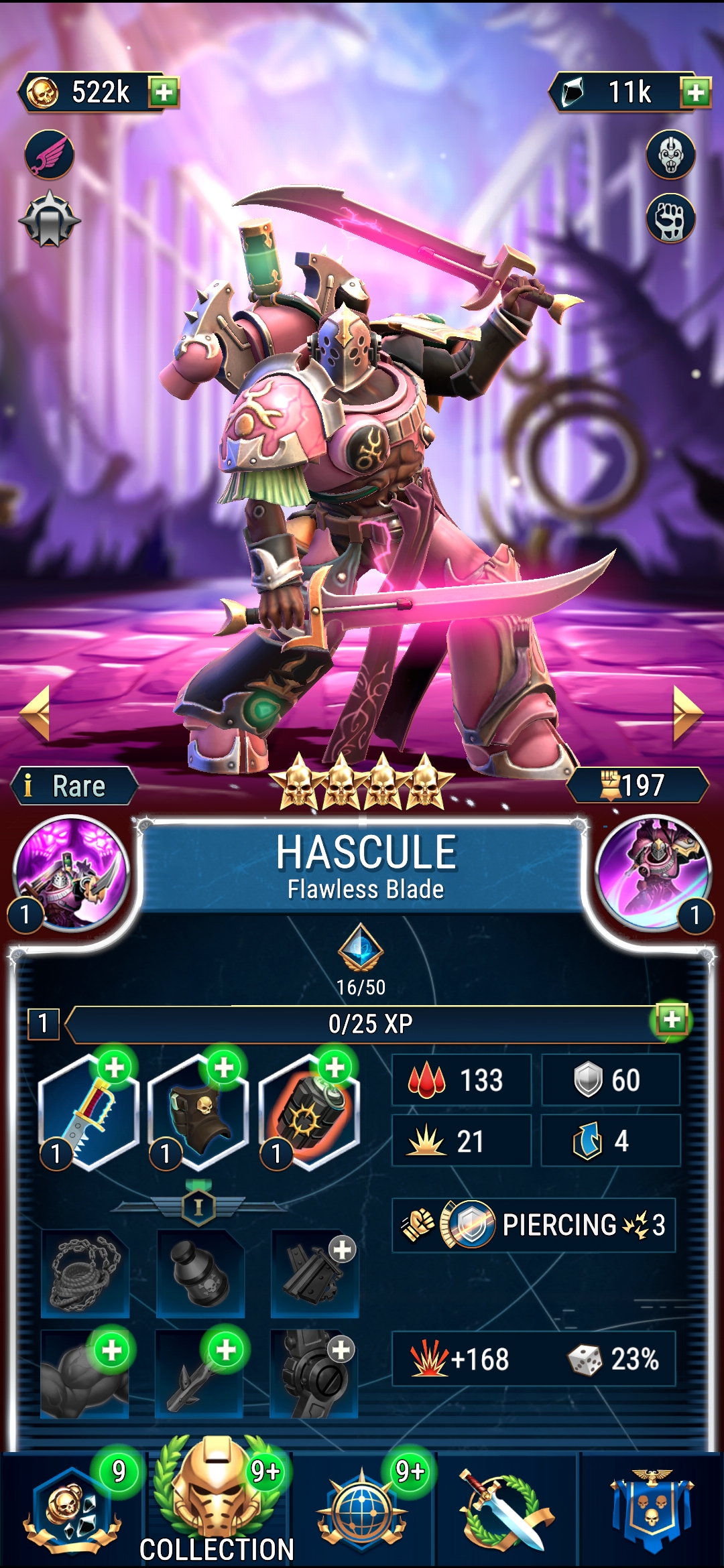Open the spiked banner alliance icon
724x1568 pixels.
coord(50,220)
